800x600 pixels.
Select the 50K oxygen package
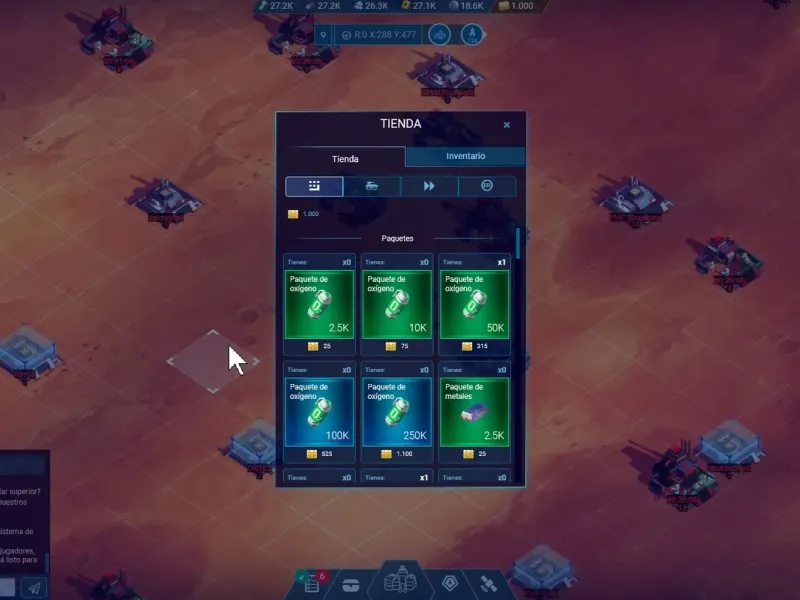point(474,304)
